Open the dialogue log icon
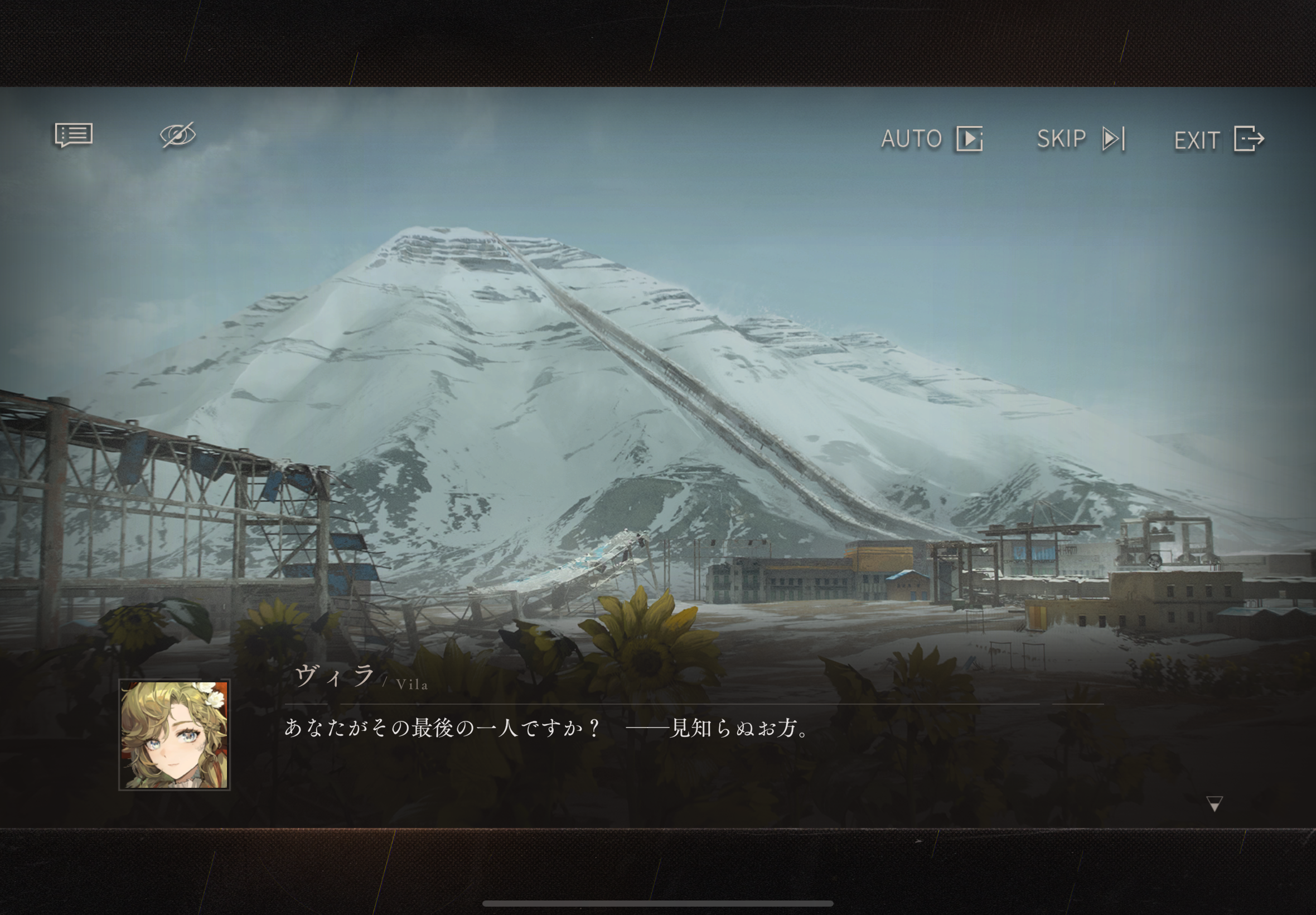This screenshot has width=1316, height=915. [74, 136]
